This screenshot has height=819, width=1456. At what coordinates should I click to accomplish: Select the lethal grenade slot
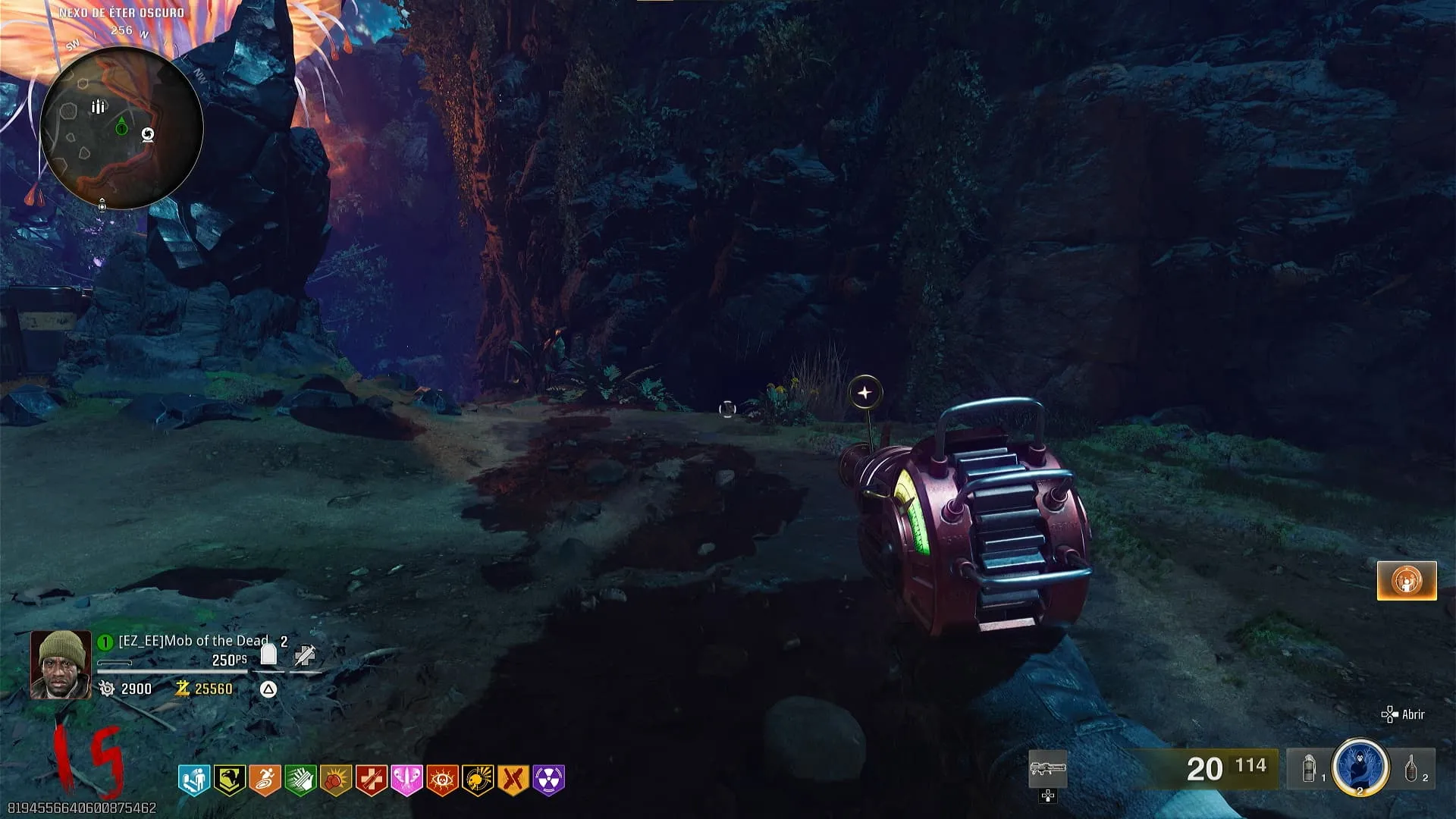click(1411, 769)
